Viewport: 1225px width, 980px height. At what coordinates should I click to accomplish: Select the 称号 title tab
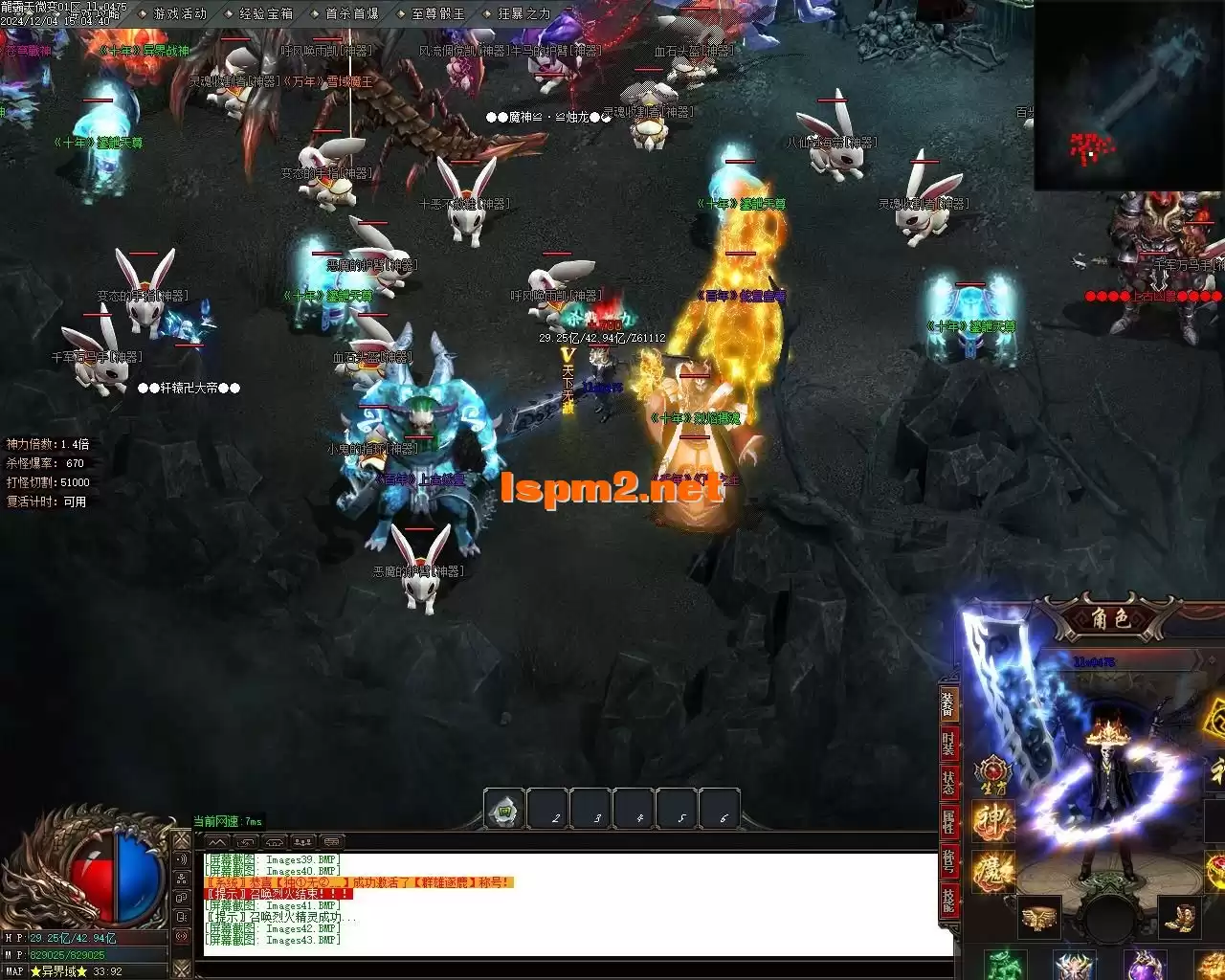coord(947,859)
